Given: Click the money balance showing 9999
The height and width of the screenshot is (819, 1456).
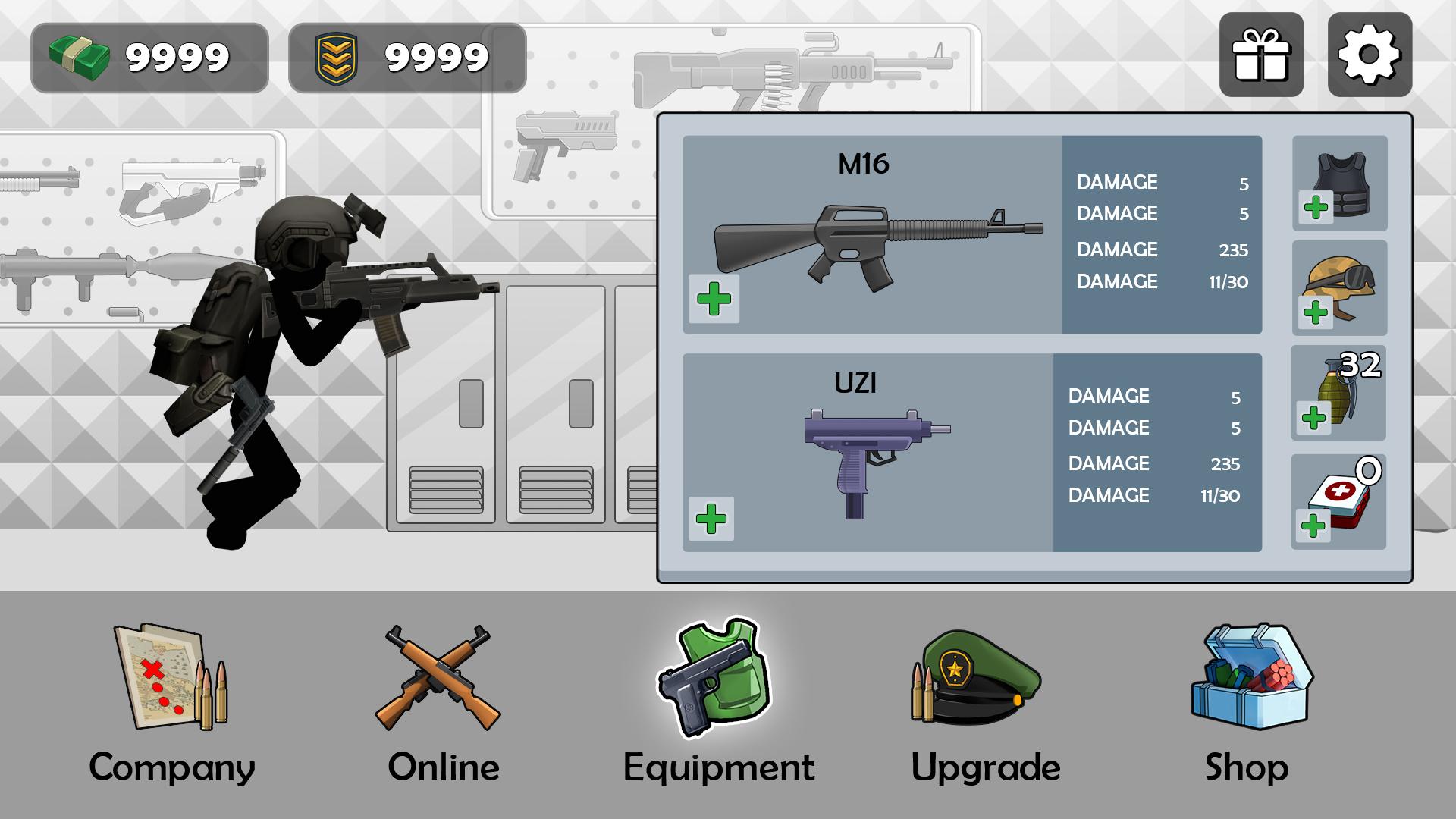Looking at the screenshot, I should (148, 55).
